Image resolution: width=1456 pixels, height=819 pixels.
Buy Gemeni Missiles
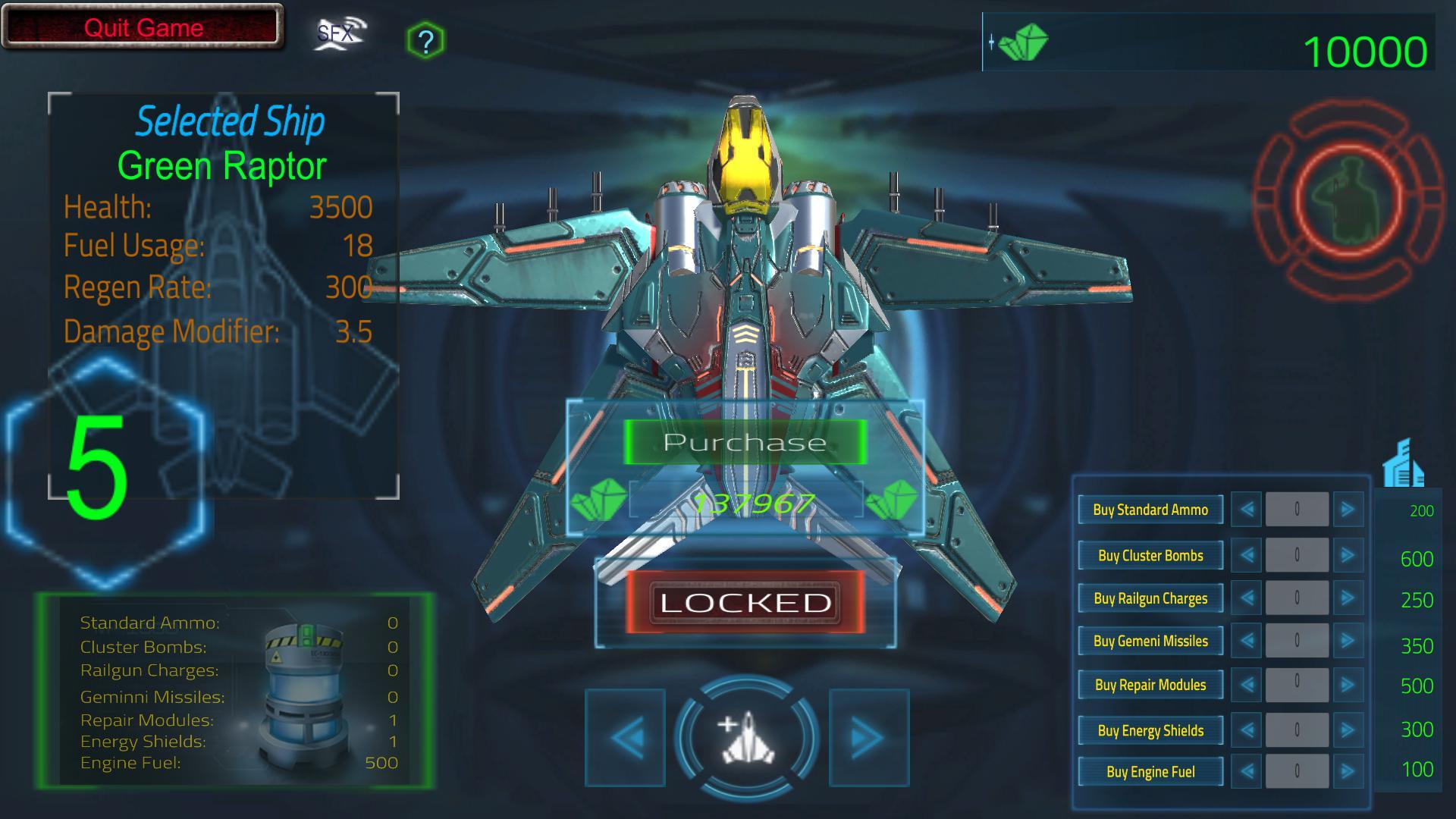click(1150, 641)
